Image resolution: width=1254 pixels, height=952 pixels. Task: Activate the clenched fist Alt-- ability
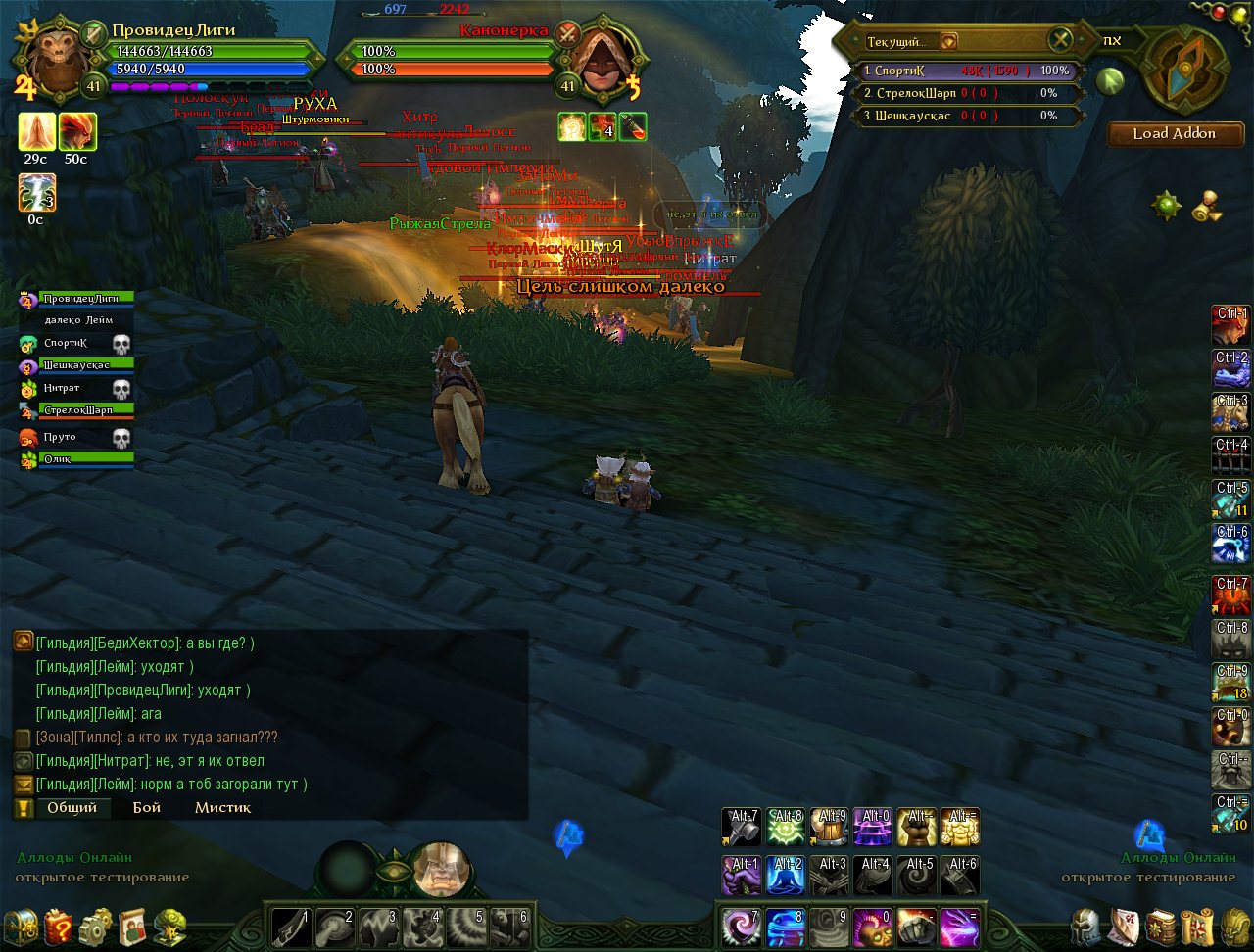pyautogui.click(x=918, y=827)
